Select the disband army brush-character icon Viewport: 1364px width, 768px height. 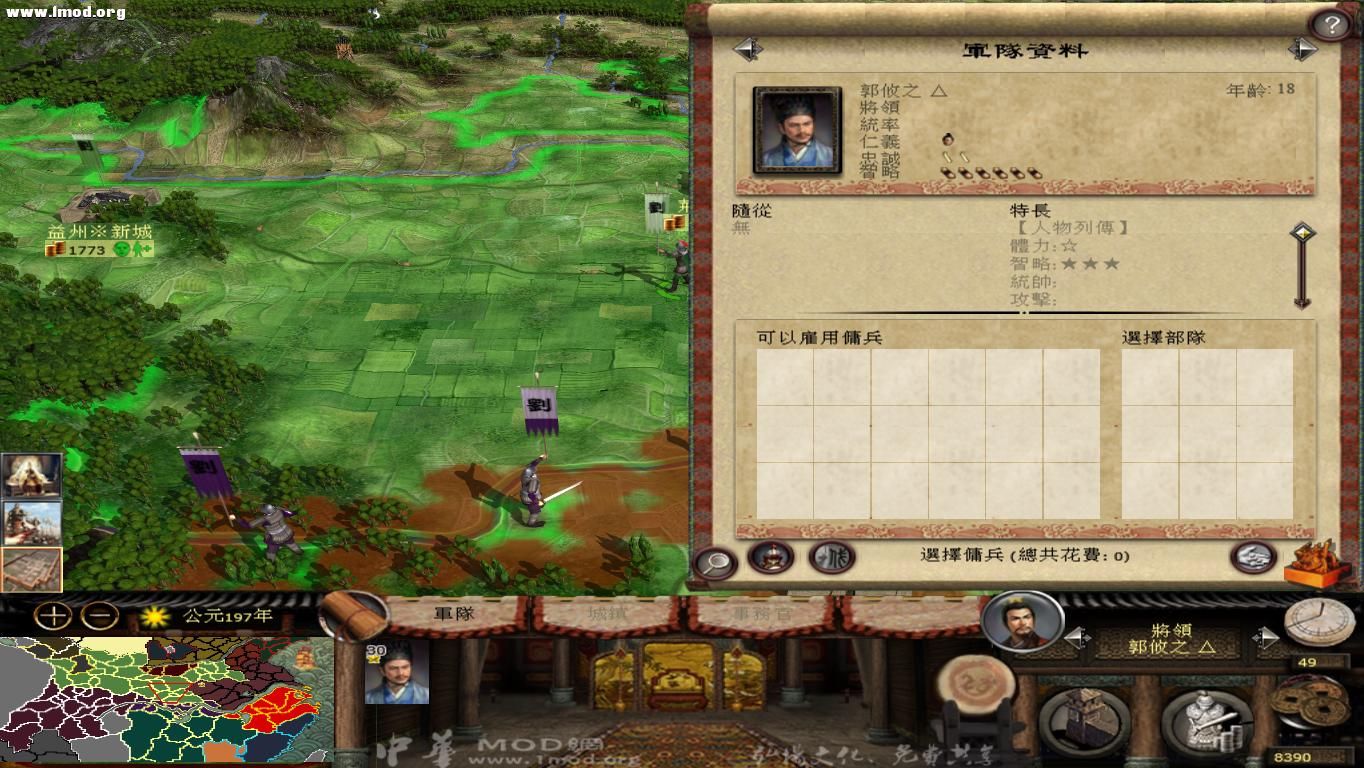[x=833, y=558]
